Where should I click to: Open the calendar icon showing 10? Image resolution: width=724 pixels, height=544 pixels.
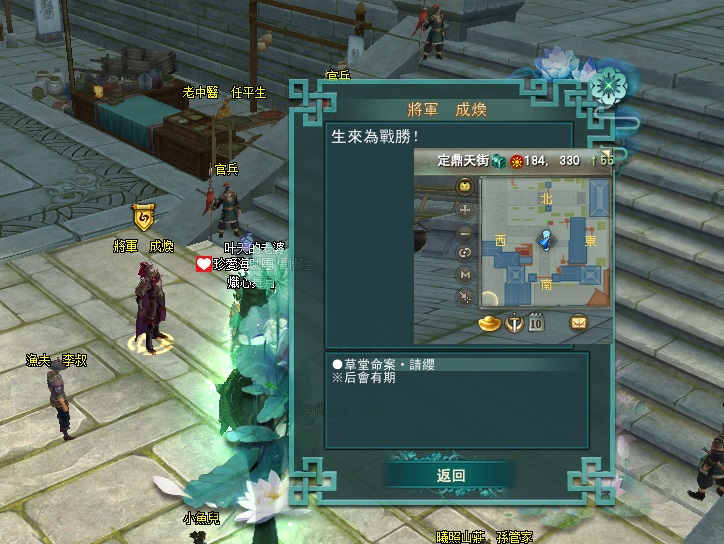[536, 322]
